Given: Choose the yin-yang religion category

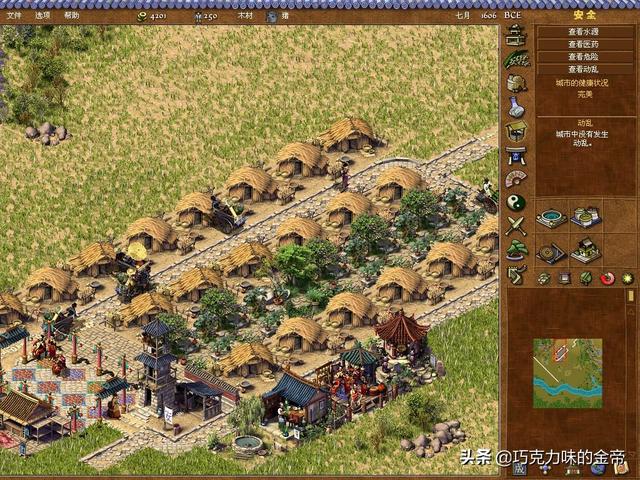Looking at the screenshot, I should point(516,203).
